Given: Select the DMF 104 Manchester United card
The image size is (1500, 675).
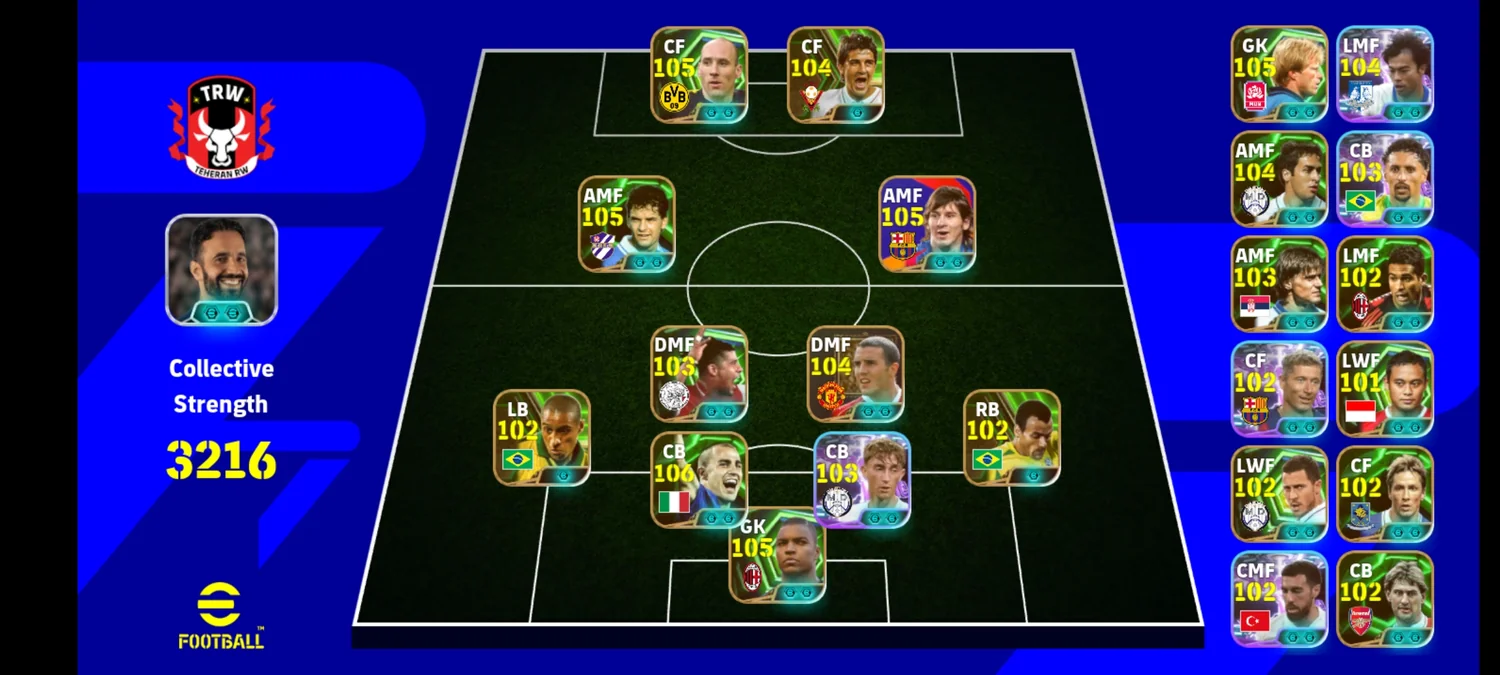Looking at the screenshot, I should (x=855, y=374).
